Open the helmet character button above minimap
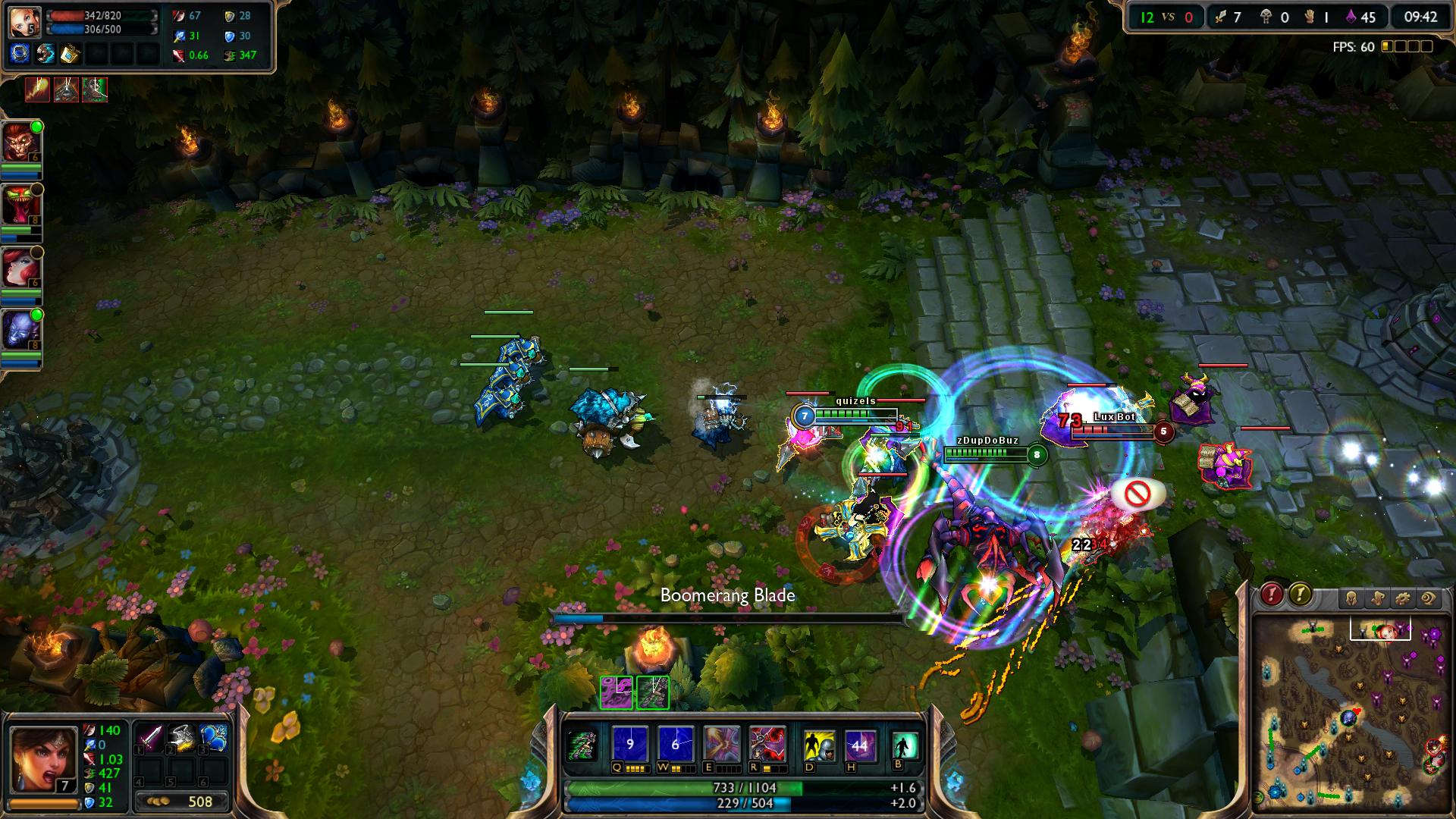The height and width of the screenshot is (819, 1456). (x=1351, y=599)
